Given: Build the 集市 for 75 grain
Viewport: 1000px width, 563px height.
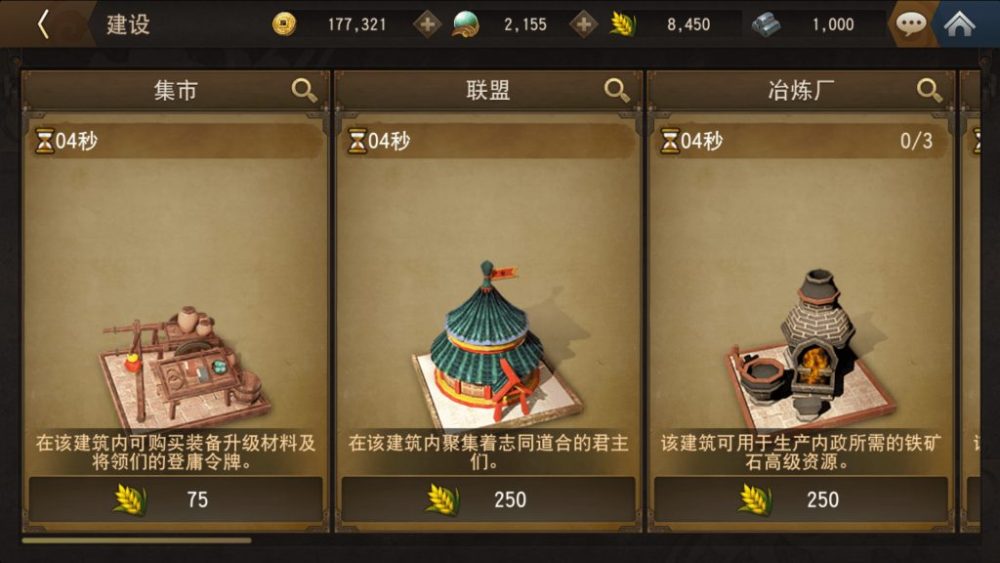Looking at the screenshot, I should tap(176, 499).
